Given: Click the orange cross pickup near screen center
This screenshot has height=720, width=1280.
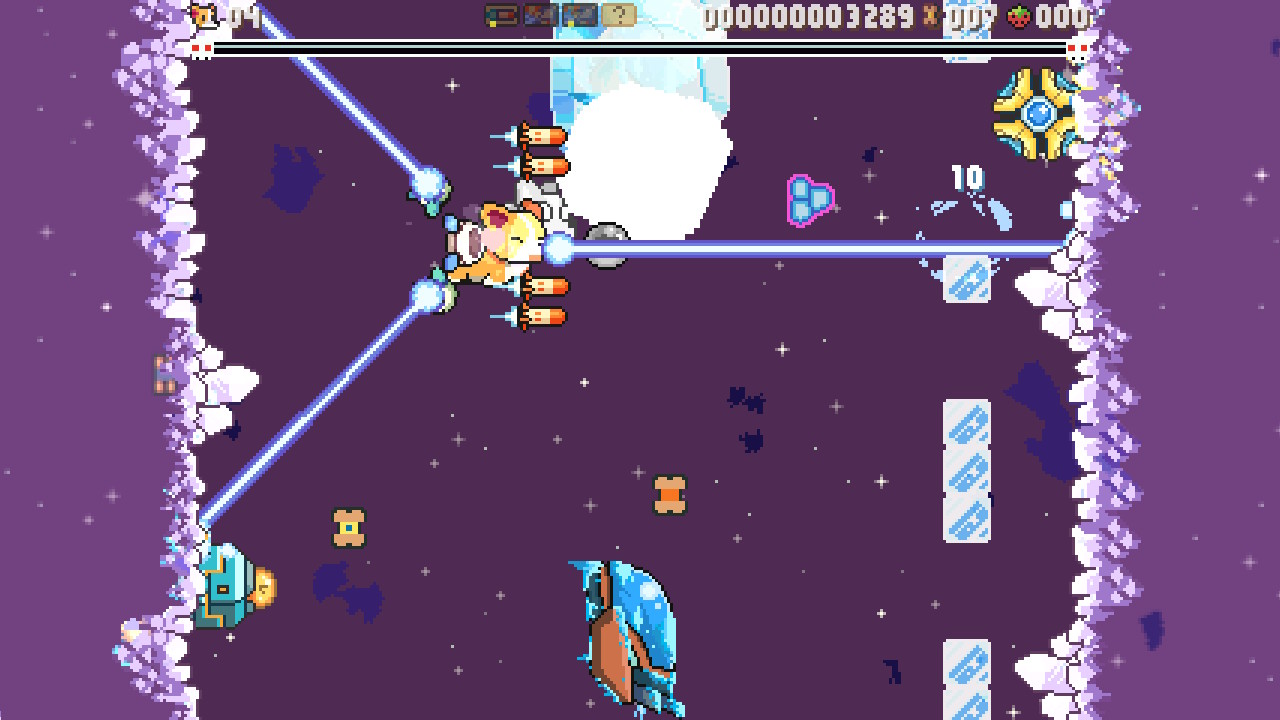Looking at the screenshot, I should point(668,493).
